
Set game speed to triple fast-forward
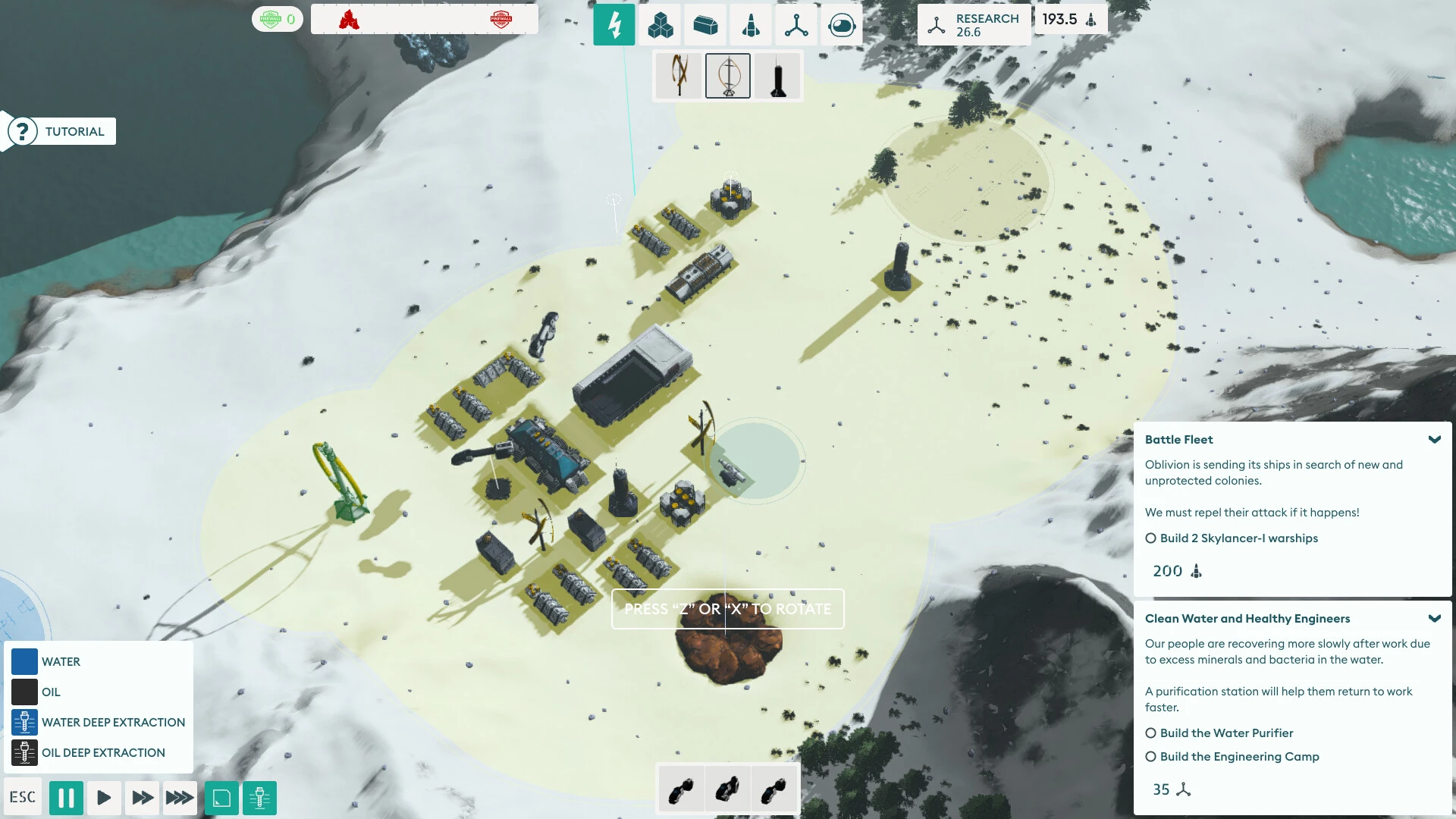click(180, 798)
